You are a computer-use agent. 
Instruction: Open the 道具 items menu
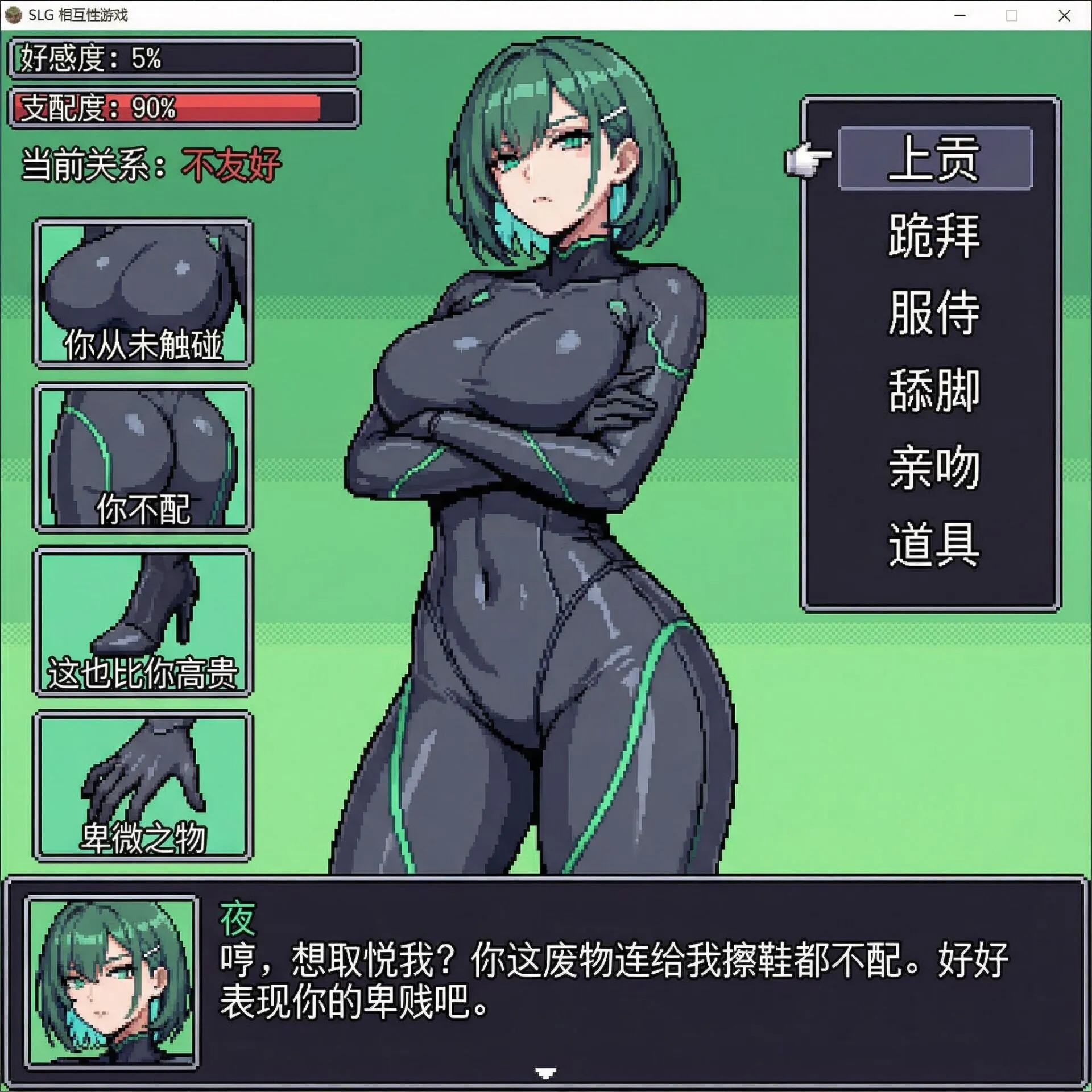[x=934, y=544]
